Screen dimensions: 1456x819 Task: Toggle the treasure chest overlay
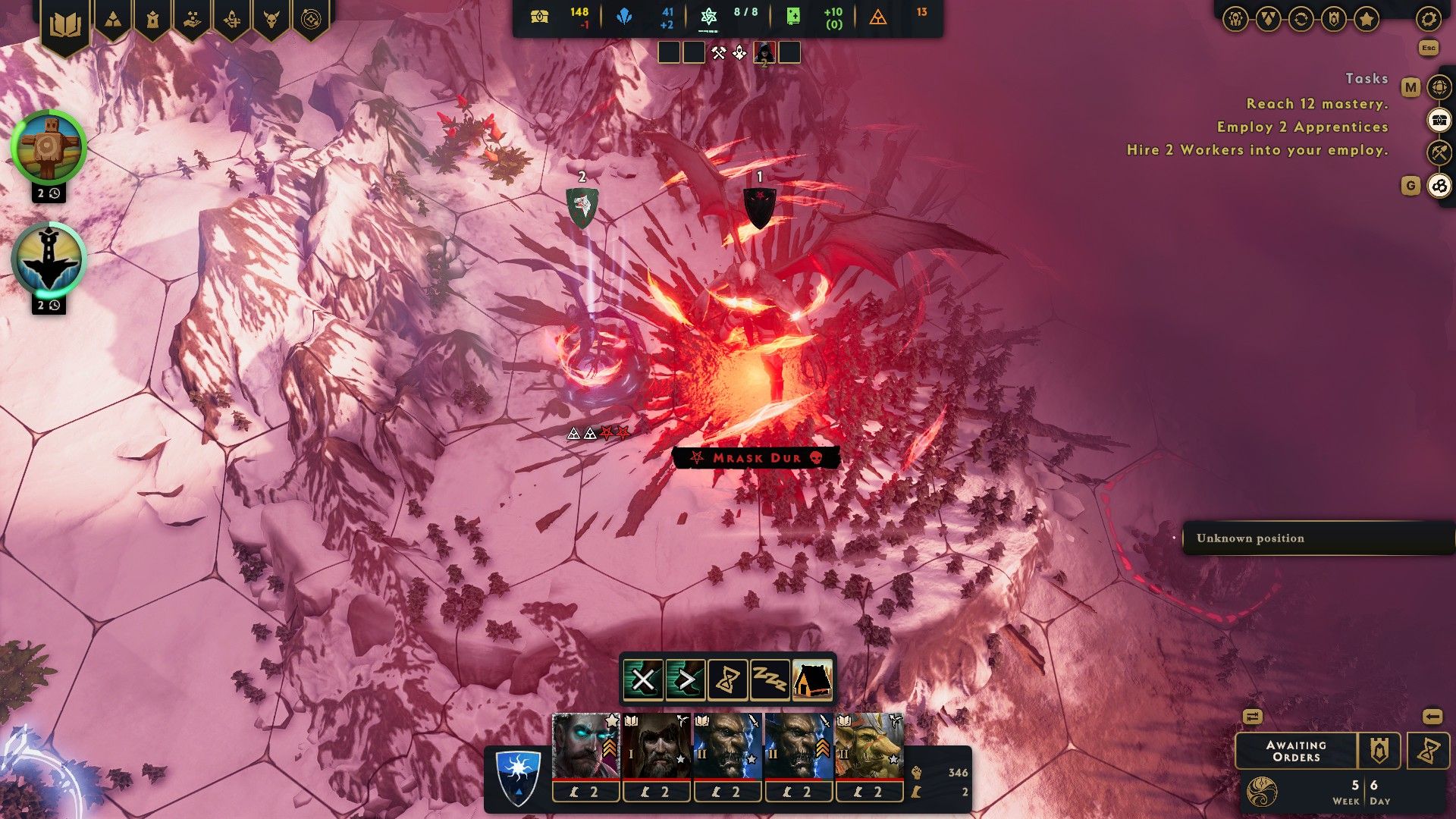tap(1437, 119)
